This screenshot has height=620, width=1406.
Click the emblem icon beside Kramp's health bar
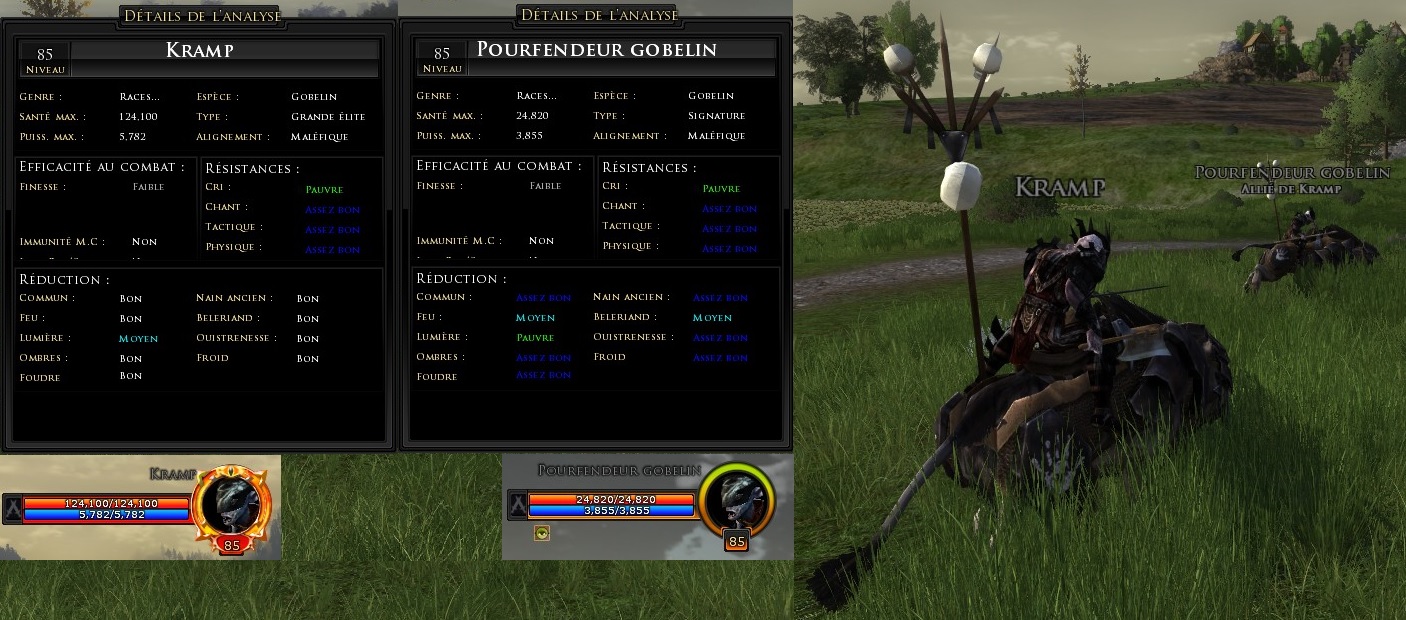coord(13,508)
